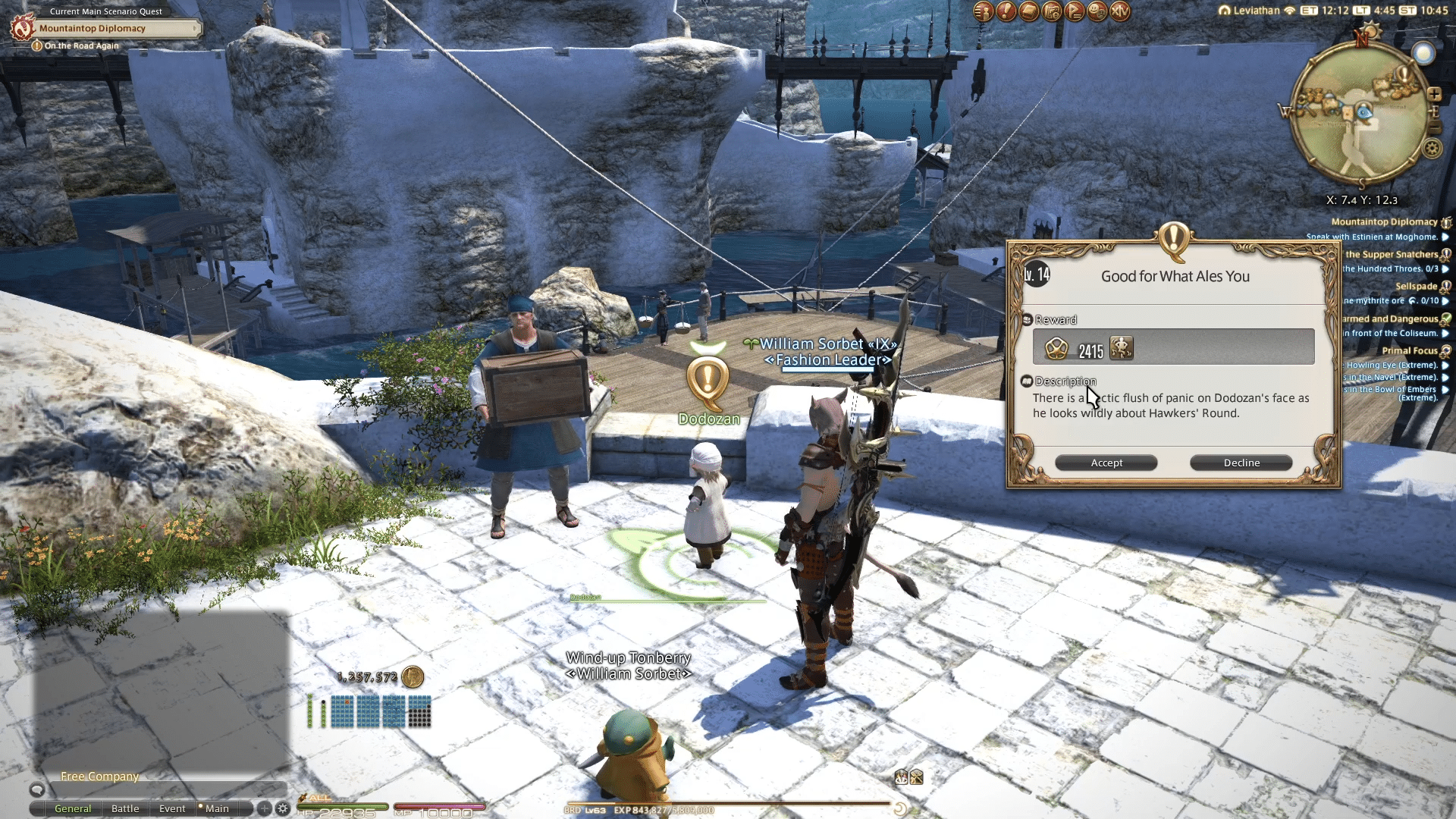This screenshot has width=1456, height=819.
Task: Switch to the Event chat tab
Action: click(x=172, y=808)
